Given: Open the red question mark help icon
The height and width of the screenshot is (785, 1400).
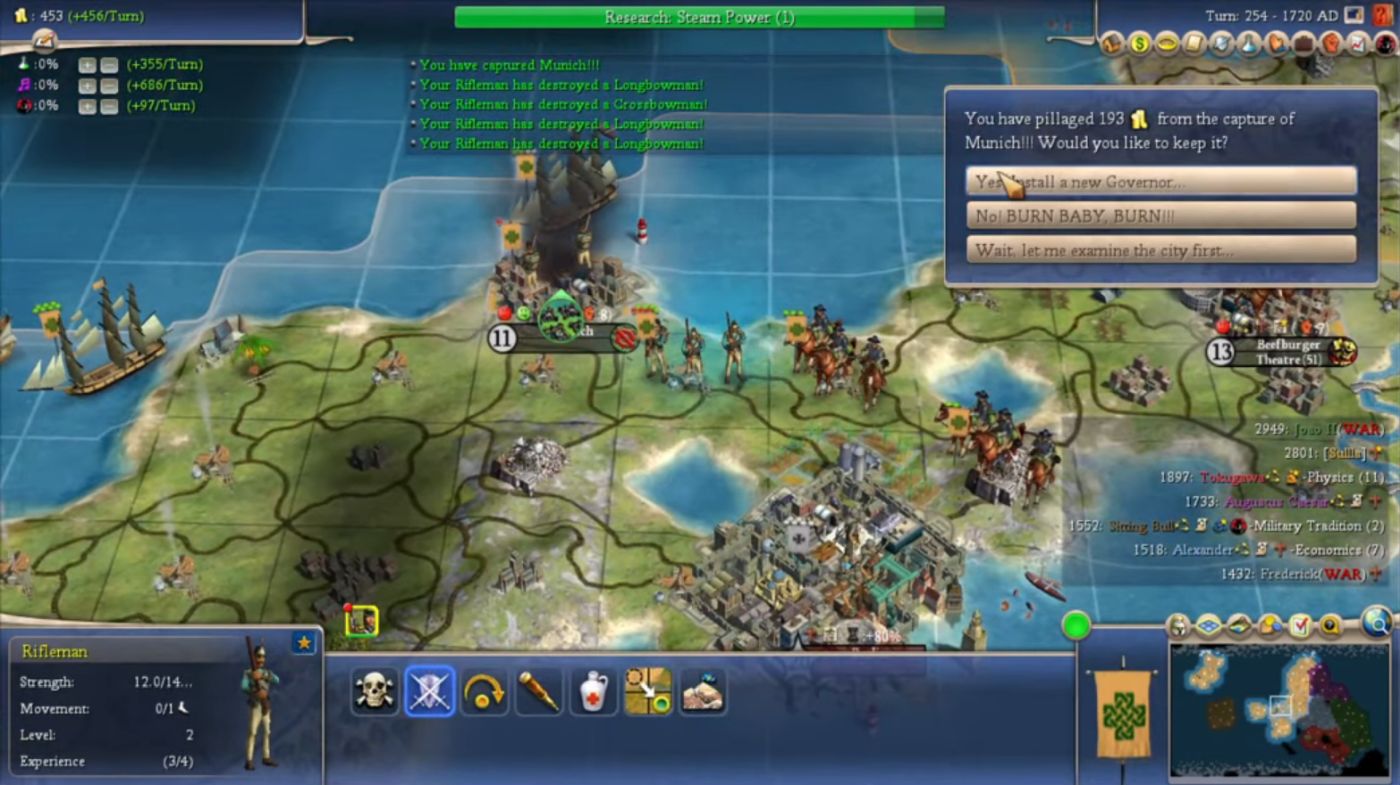Looking at the screenshot, I should 1382,16.
